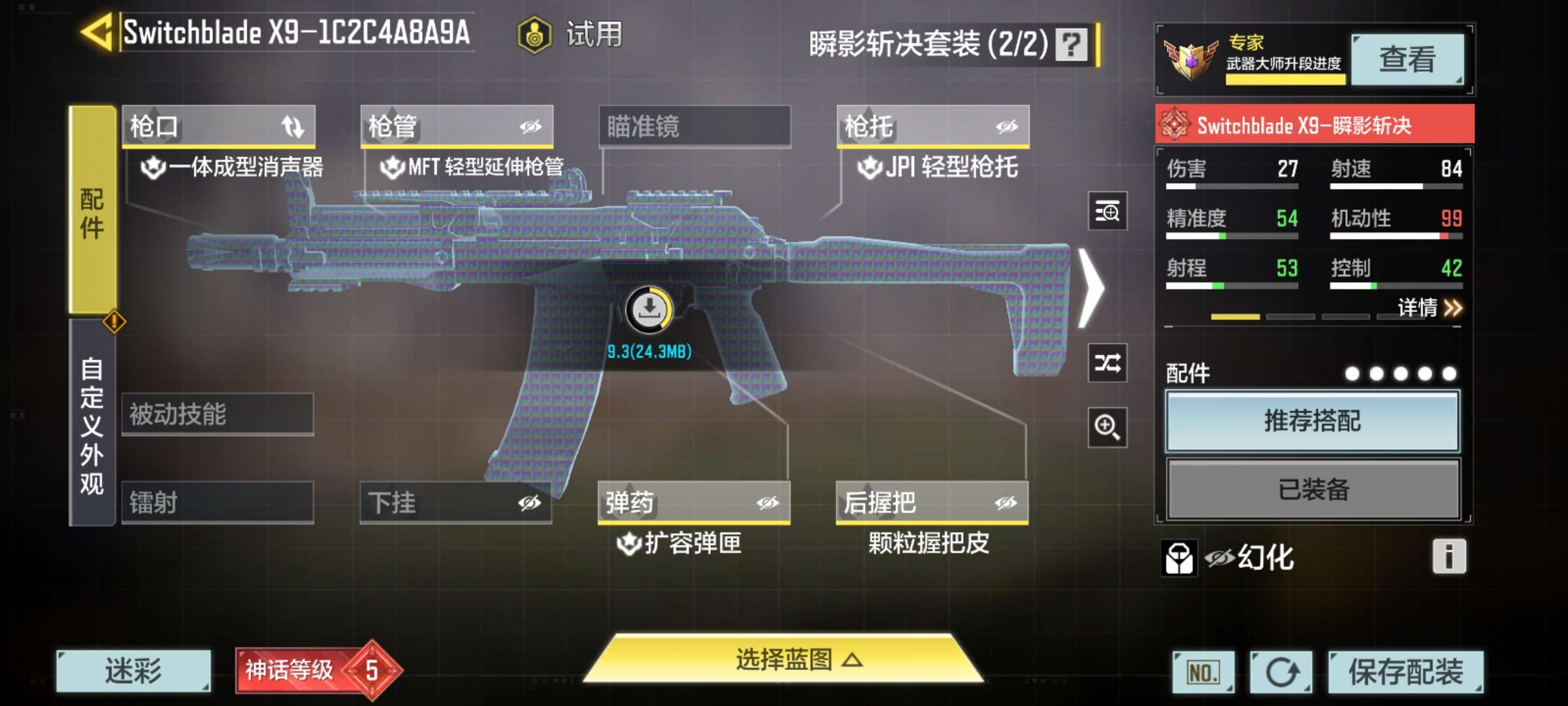Open the 枪托 stock attachment slot
Viewport: 1568px width, 706px height.
933,126
